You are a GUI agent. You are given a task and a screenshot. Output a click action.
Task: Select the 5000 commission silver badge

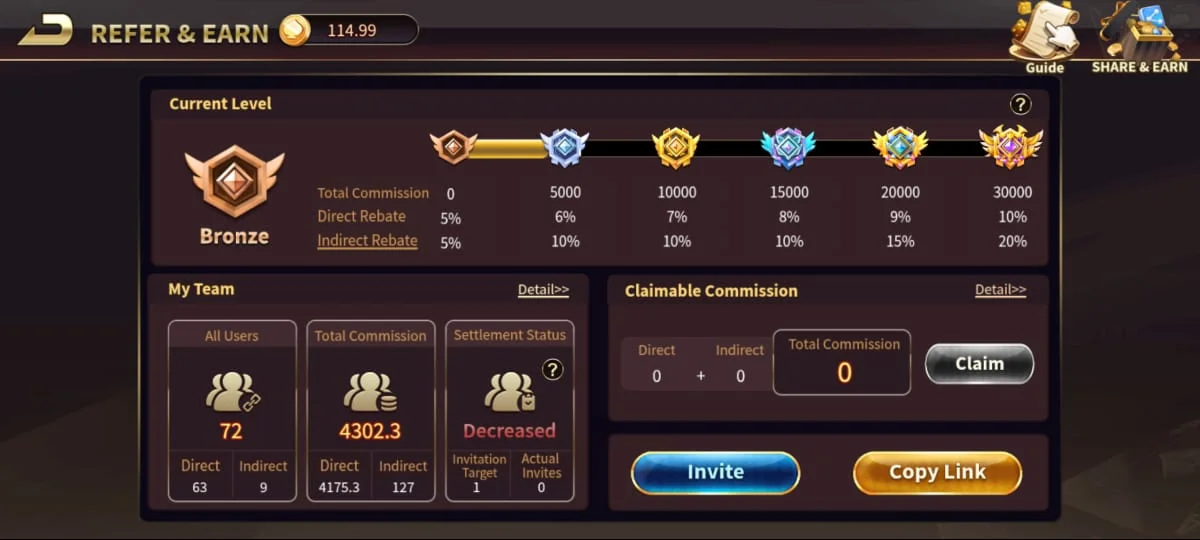coord(564,148)
